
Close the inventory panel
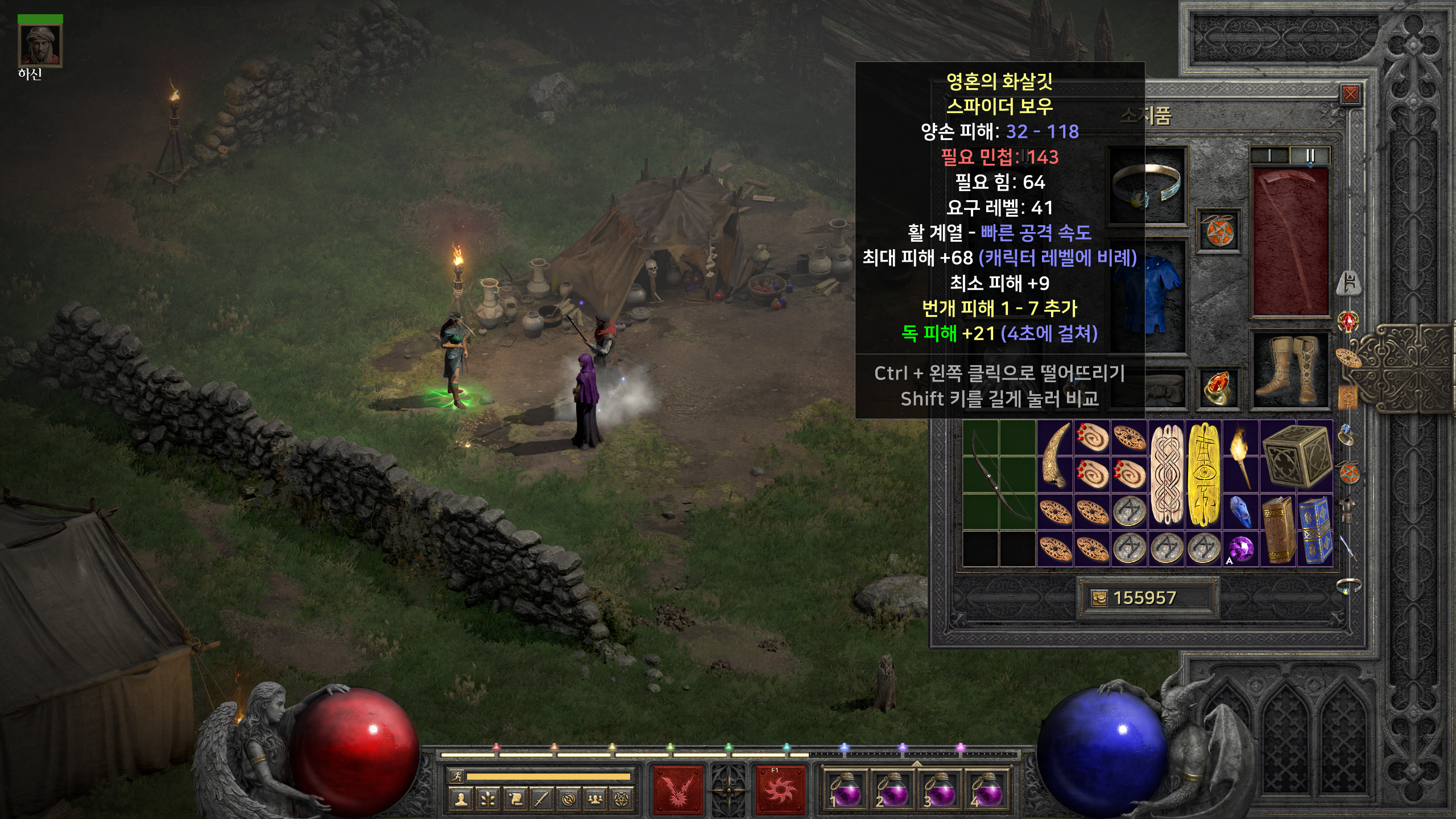point(1350,94)
